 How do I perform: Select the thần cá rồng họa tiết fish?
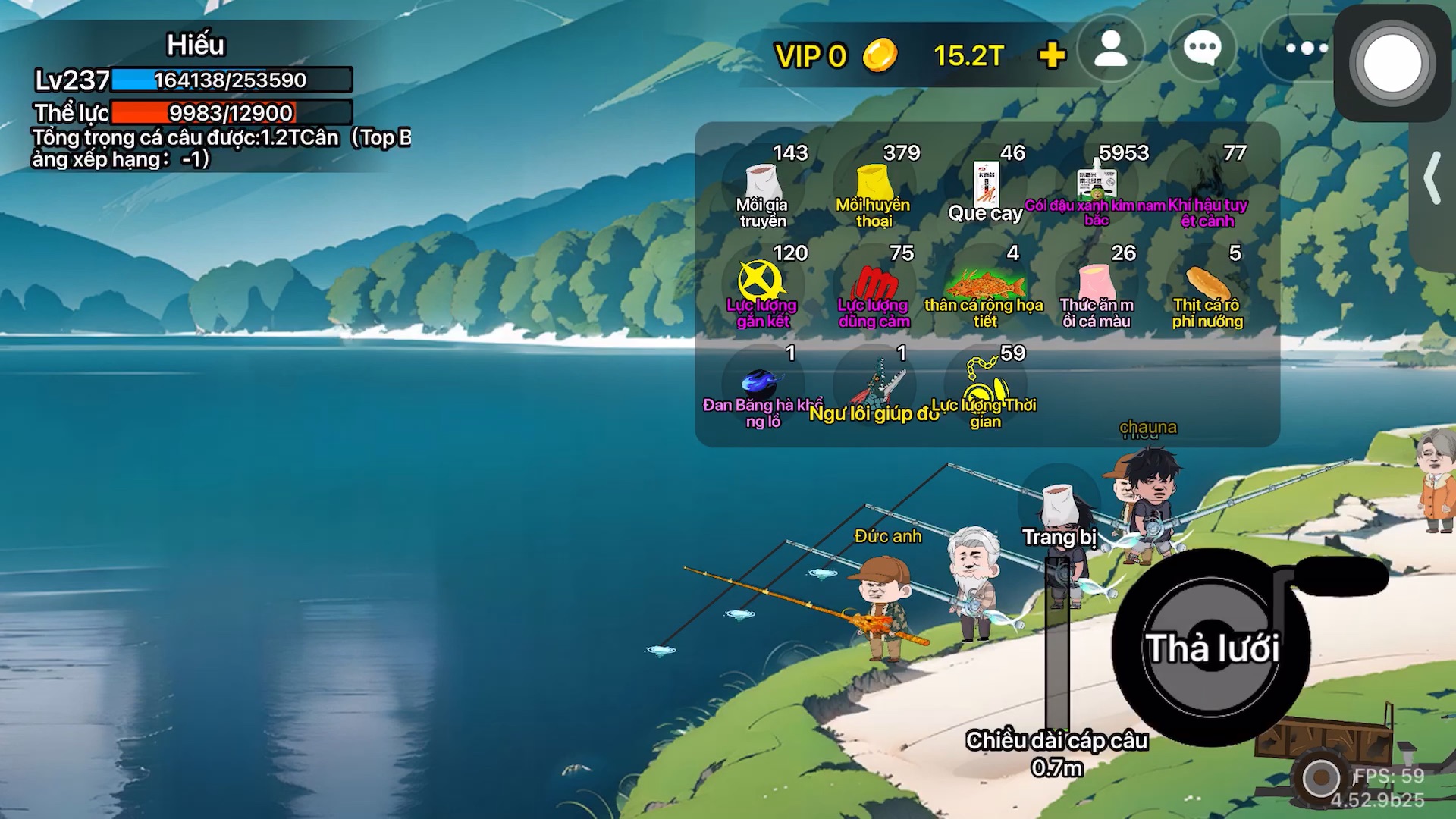[984, 286]
